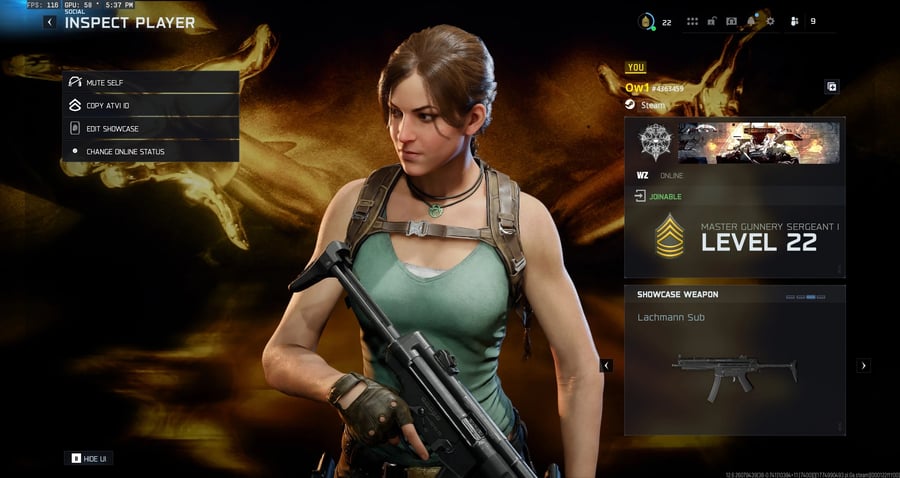The width and height of the screenshot is (900, 478).
Task: Click the player calling card banner
Action: coord(758,142)
